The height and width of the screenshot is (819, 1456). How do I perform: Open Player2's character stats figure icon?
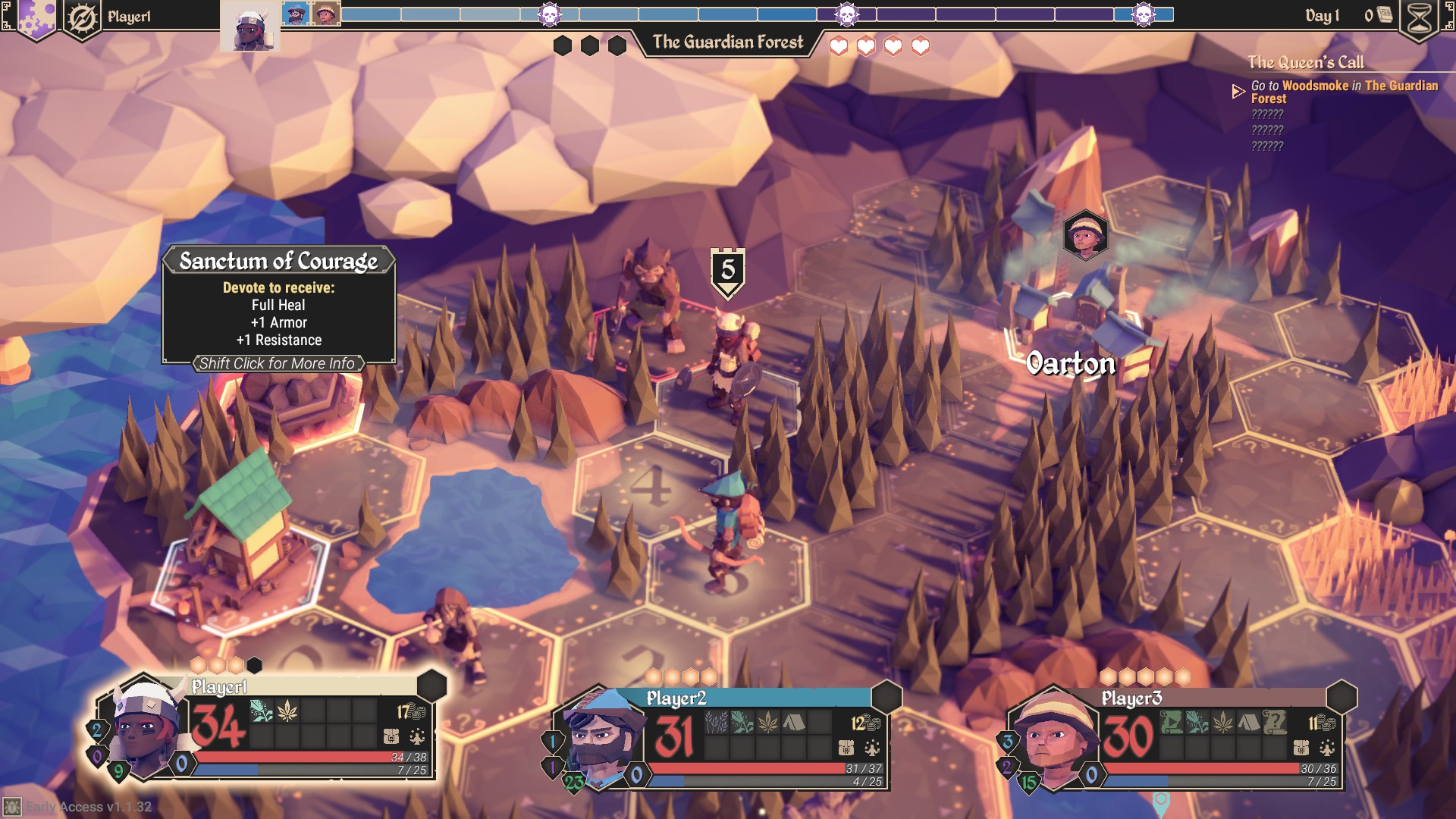(x=872, y=748)
